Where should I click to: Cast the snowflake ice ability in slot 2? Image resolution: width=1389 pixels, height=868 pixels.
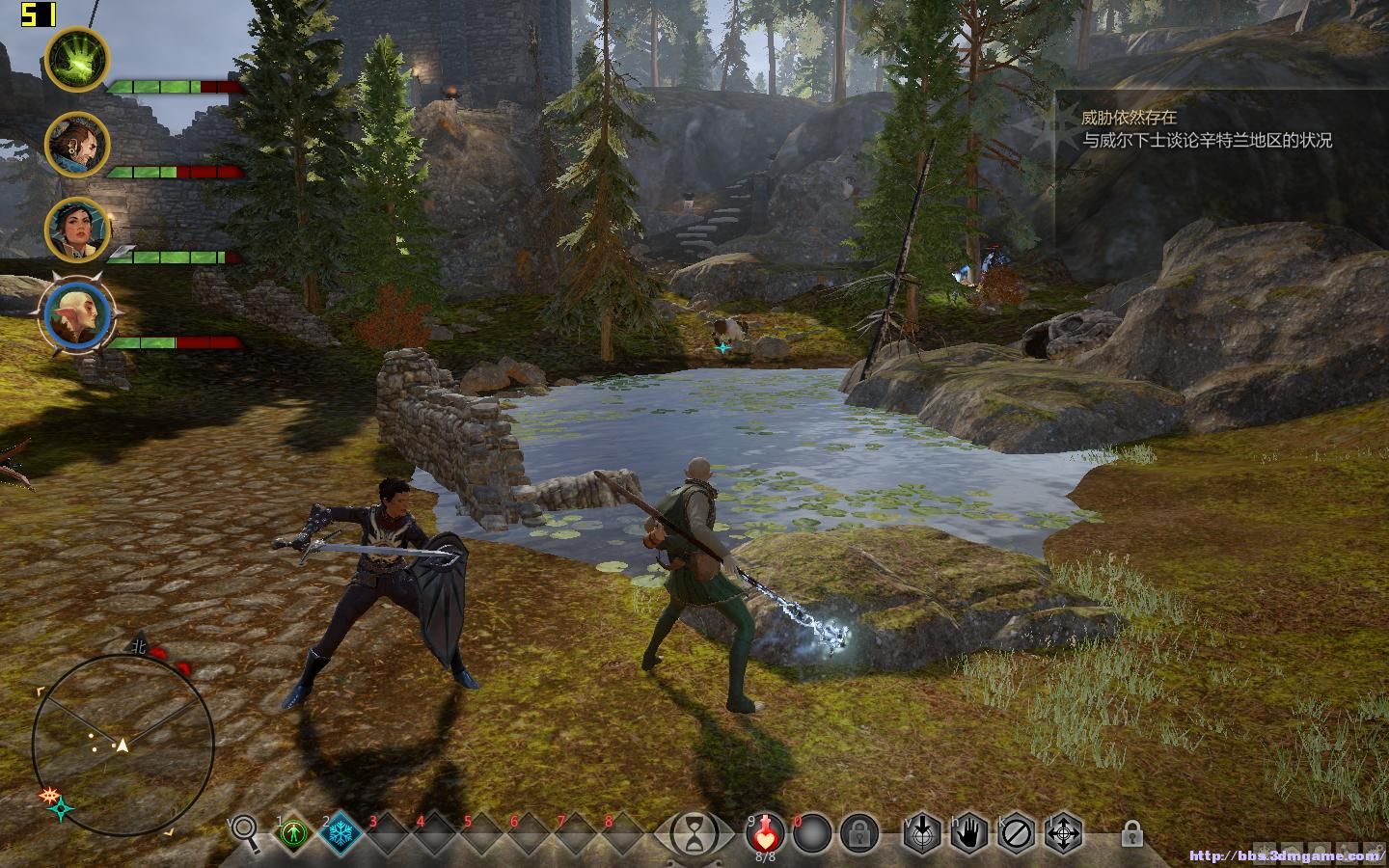(x=340, y=832)
